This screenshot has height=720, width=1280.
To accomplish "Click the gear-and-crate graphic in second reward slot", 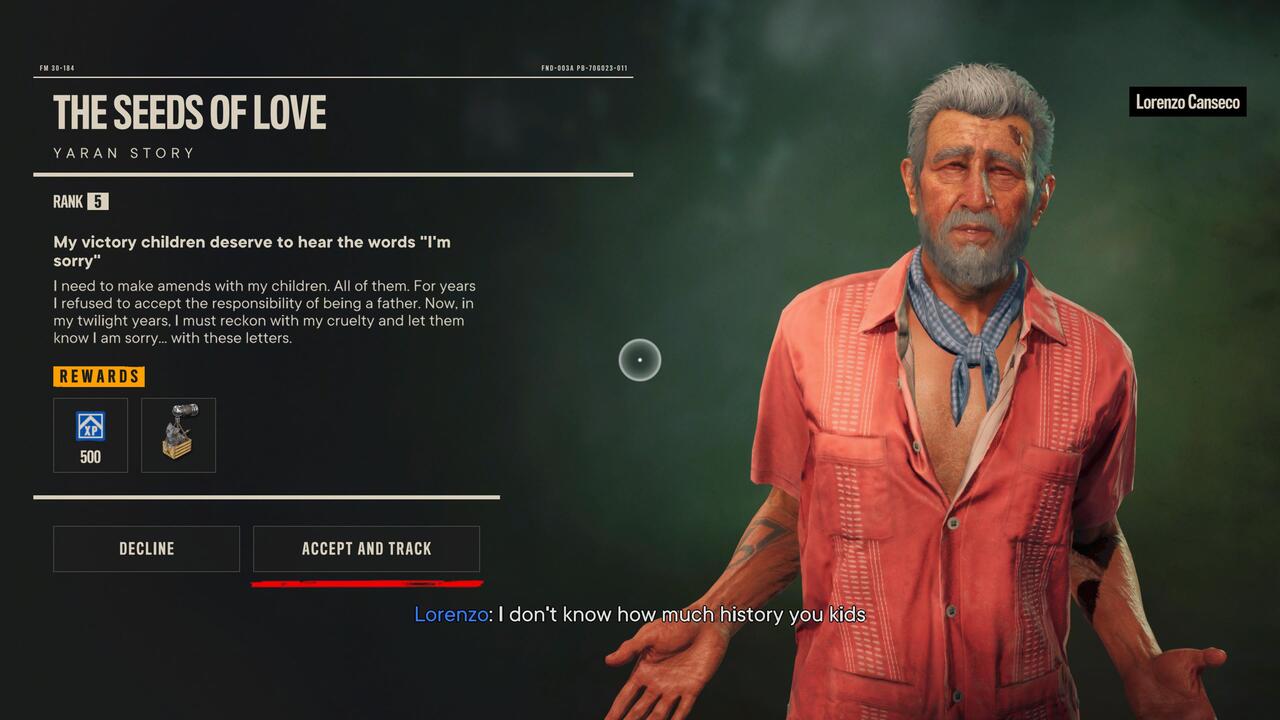I will click(x=178, y=434).
